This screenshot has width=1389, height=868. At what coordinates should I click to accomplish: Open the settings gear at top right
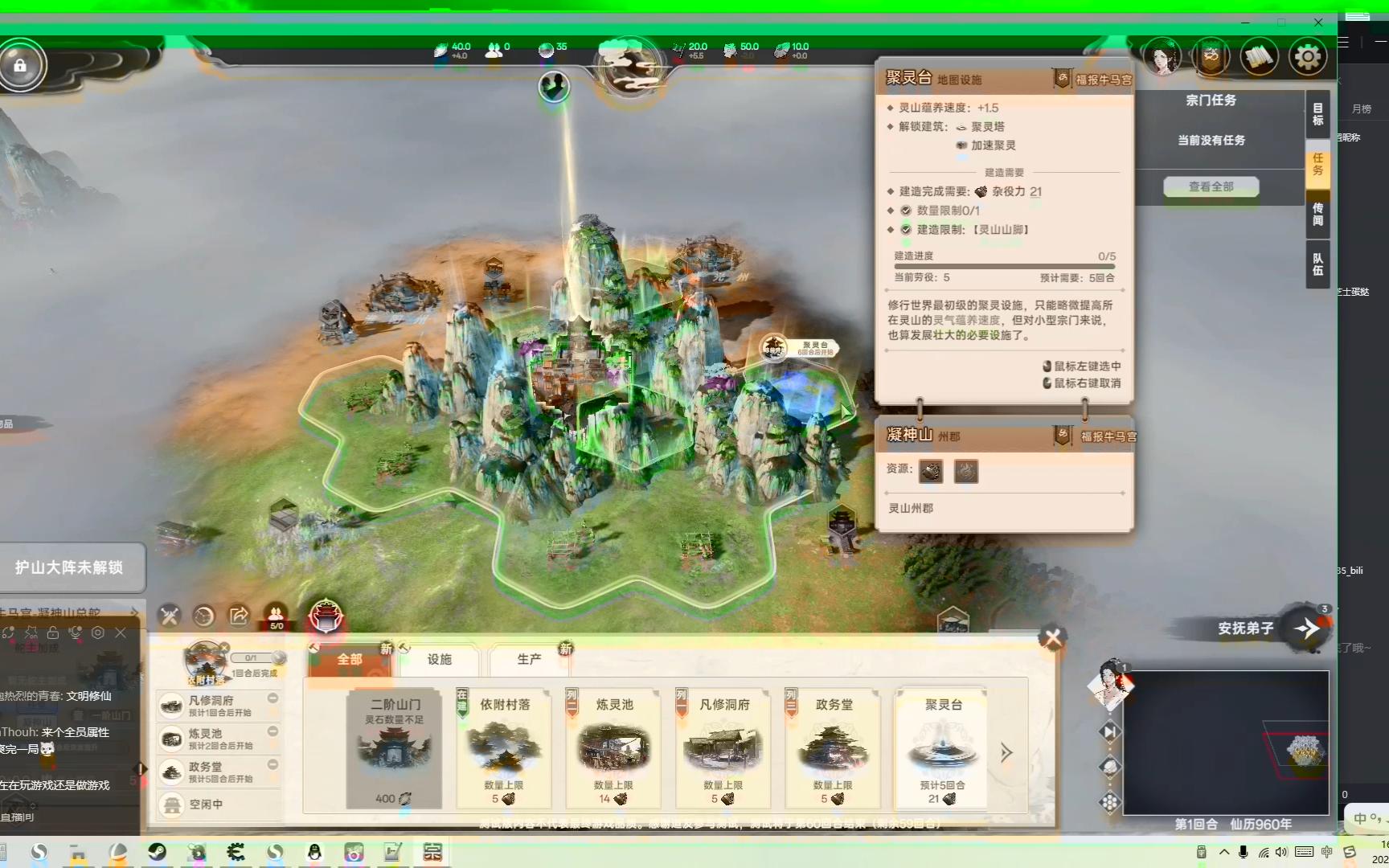(x=1308, y=55)
